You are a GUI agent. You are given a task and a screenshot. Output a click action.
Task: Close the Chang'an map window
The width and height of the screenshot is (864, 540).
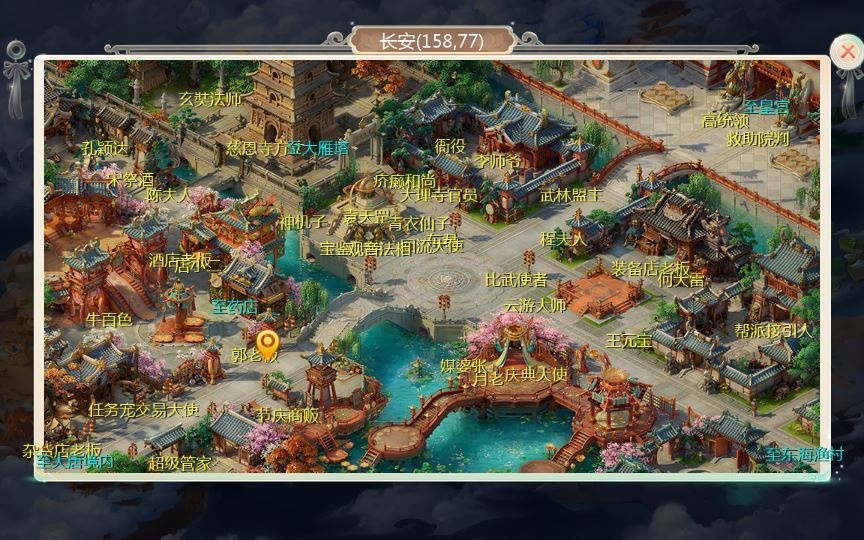(846, 51)
